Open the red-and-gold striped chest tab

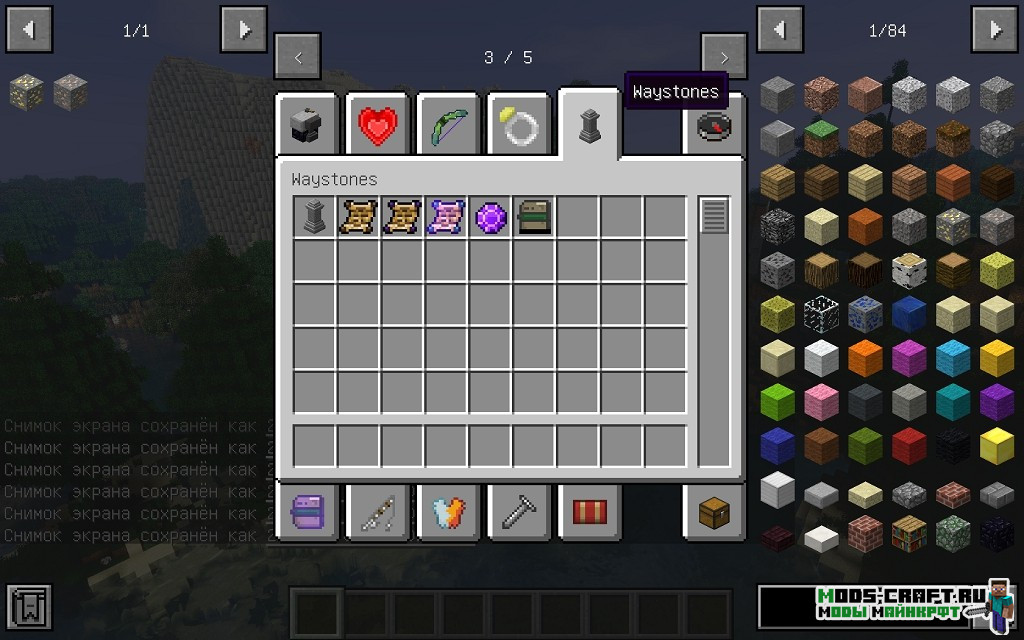click(589, 514)
